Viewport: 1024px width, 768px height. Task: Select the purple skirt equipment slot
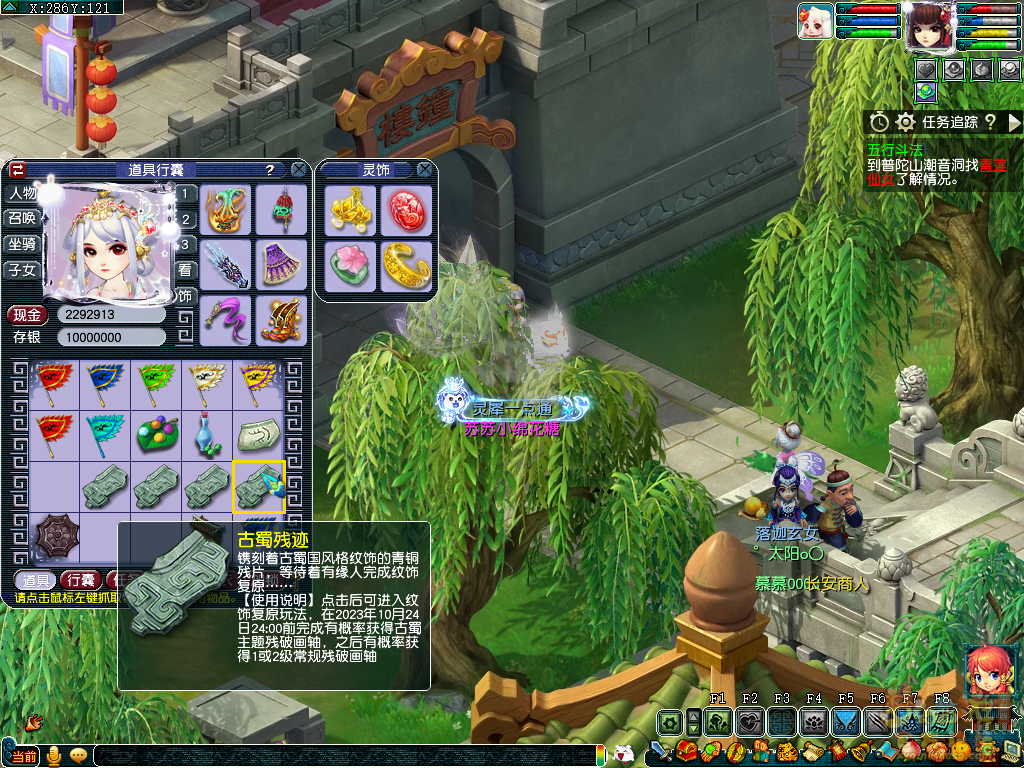(281, 264)
